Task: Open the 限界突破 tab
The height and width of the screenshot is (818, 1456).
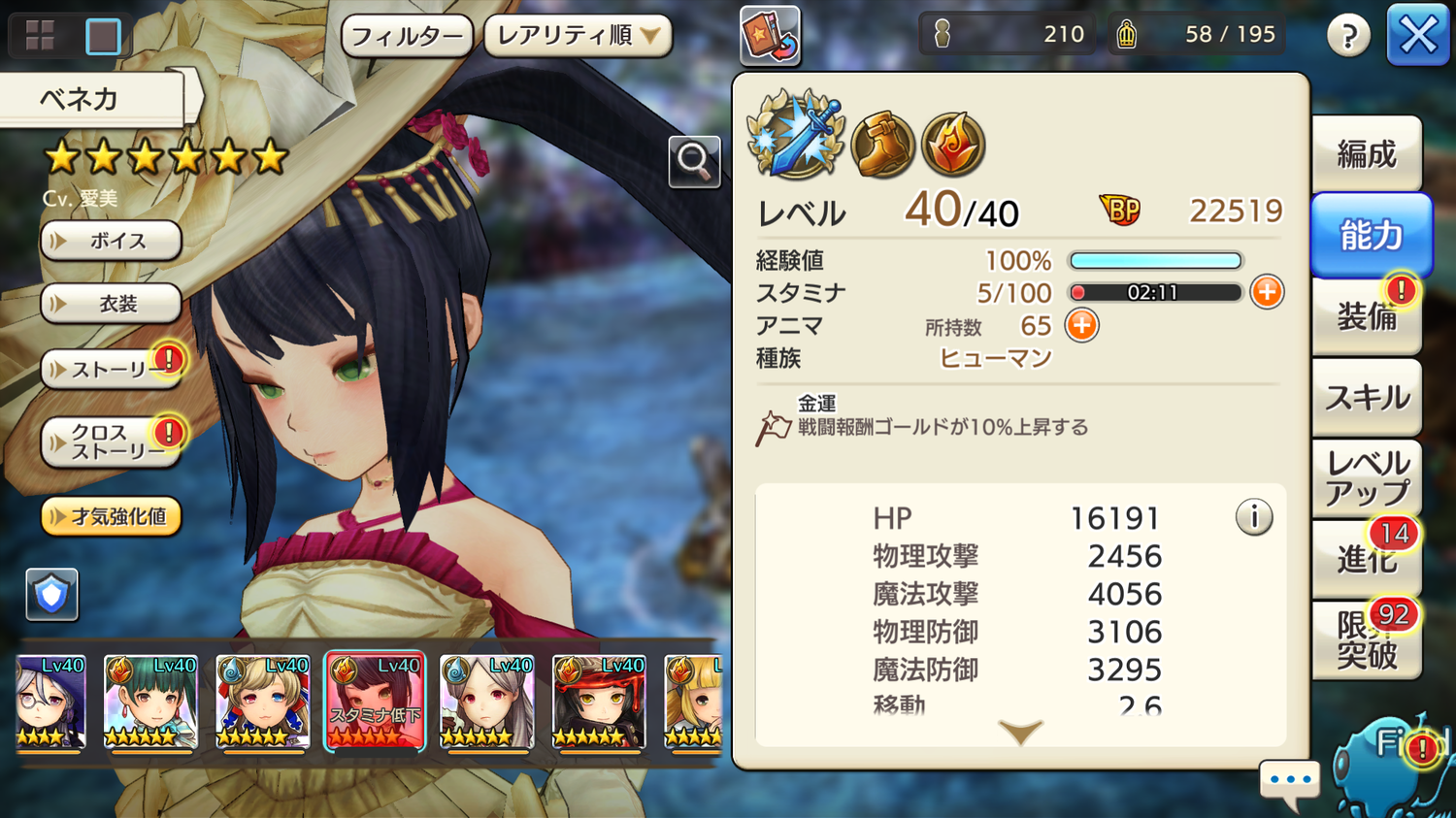Action: point(1367,640)
